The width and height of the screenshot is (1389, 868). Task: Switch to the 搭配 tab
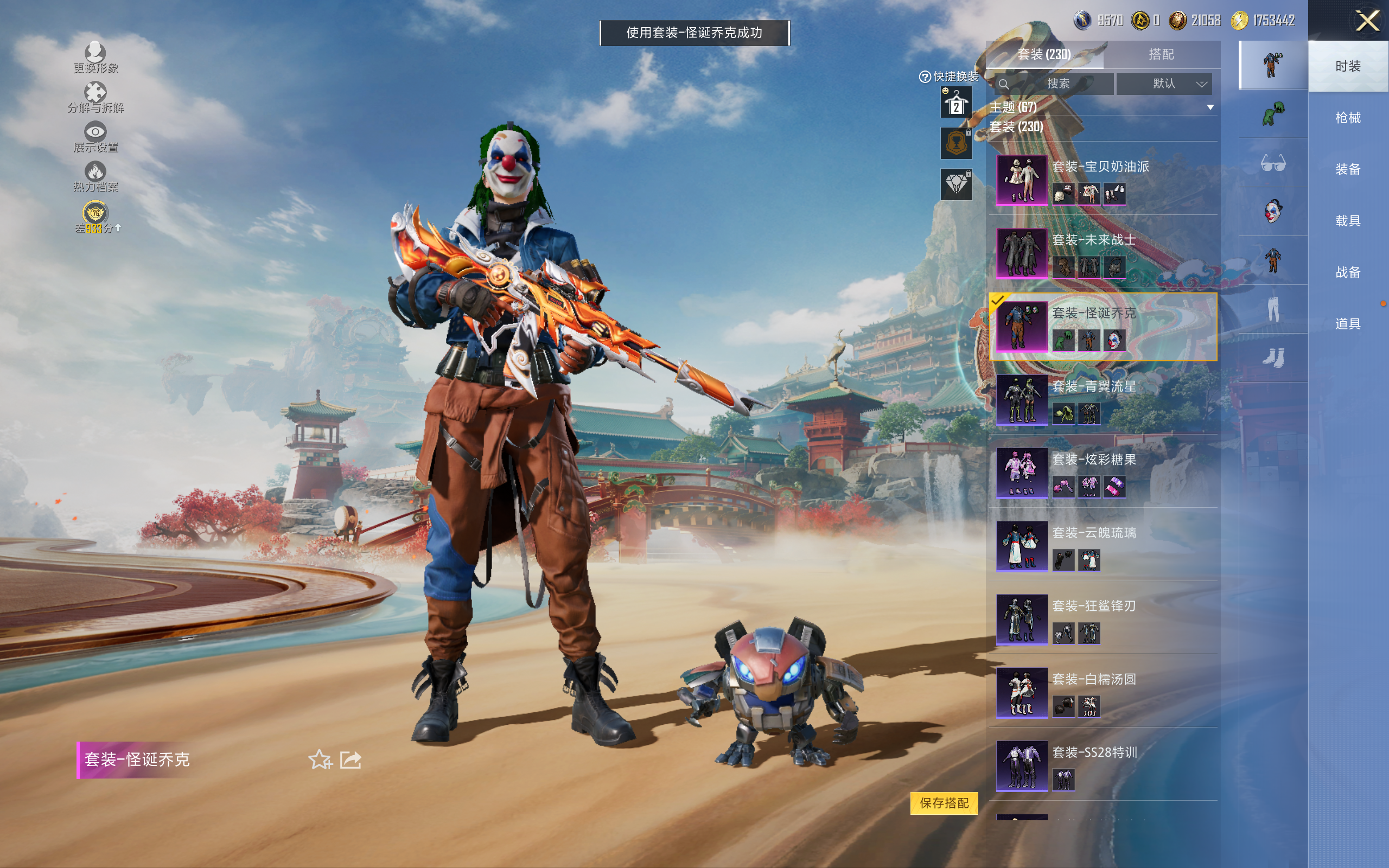[x=1161, y=55]
